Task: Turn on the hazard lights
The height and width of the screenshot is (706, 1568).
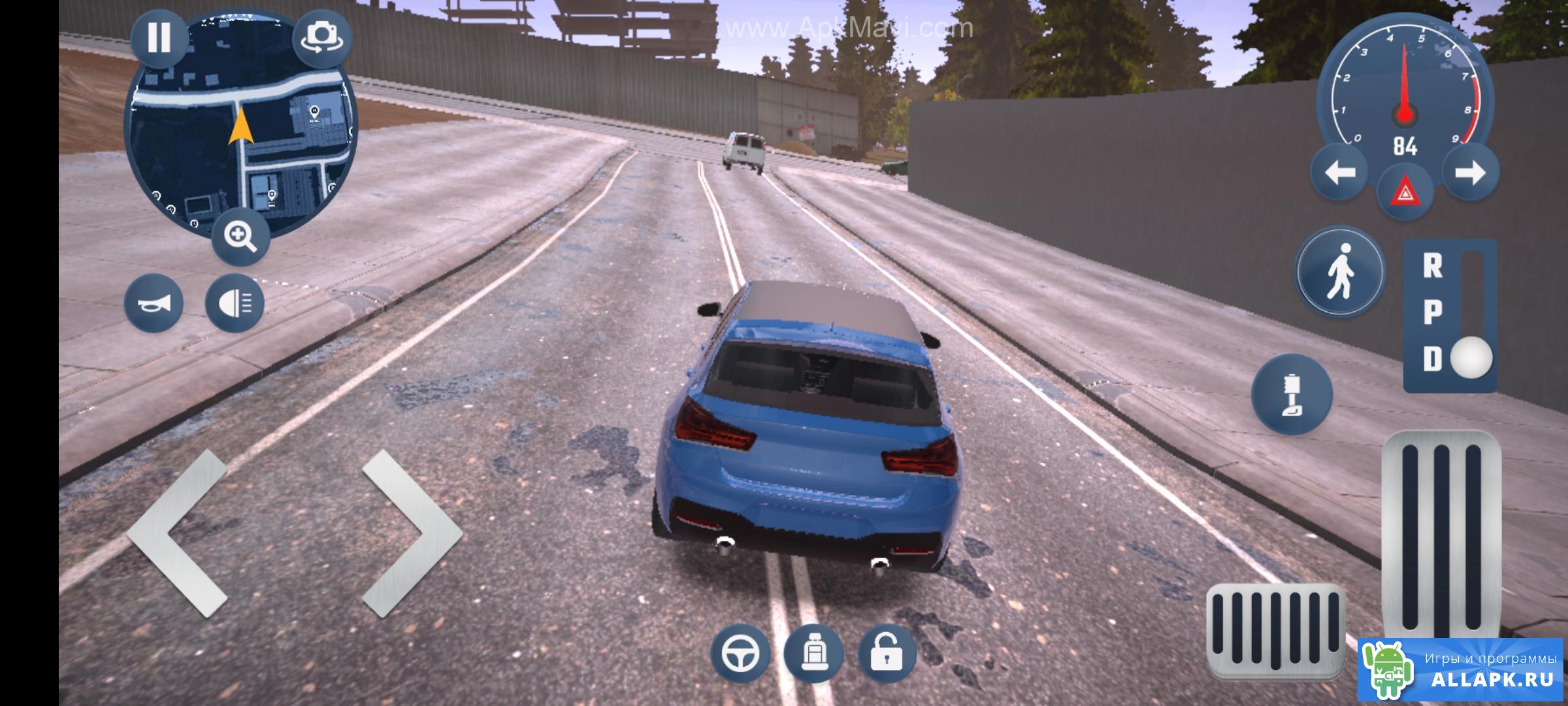Action: click(x=1405, y=193)
